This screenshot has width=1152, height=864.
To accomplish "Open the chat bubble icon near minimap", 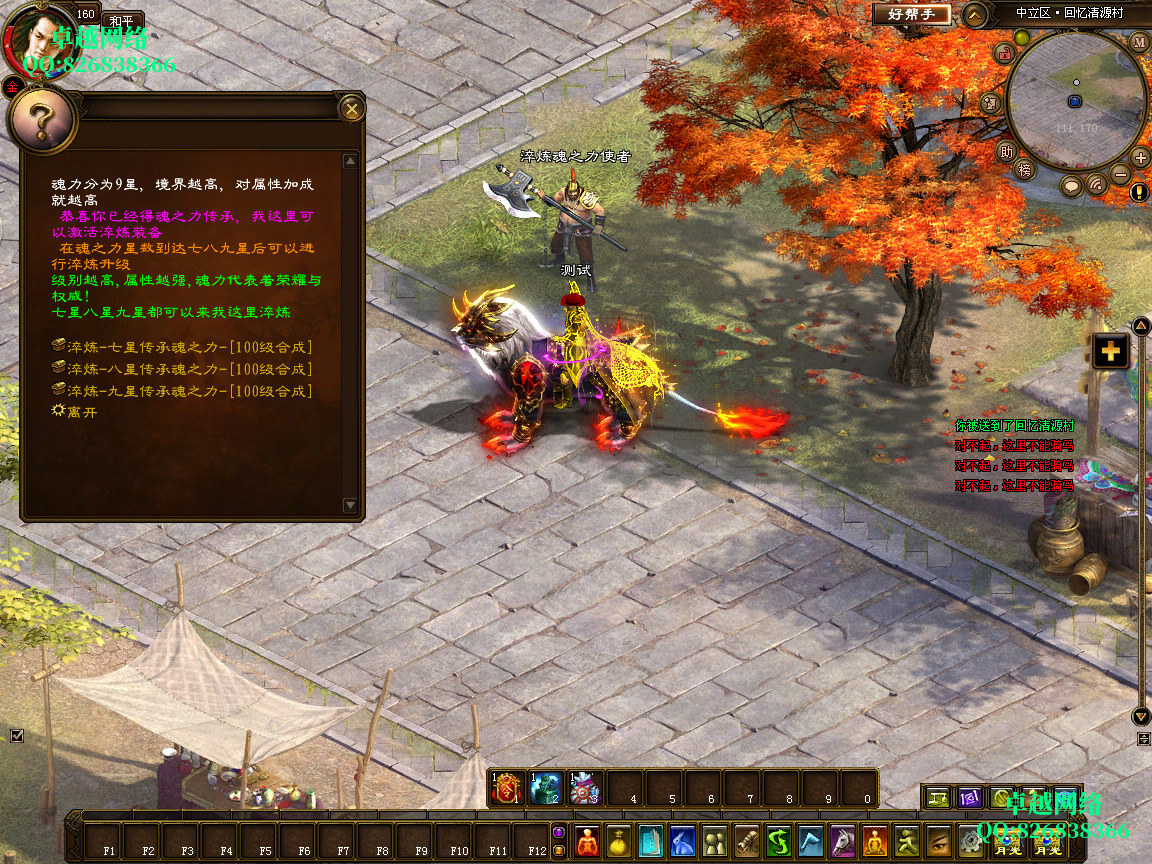I will coord(1071,185).
